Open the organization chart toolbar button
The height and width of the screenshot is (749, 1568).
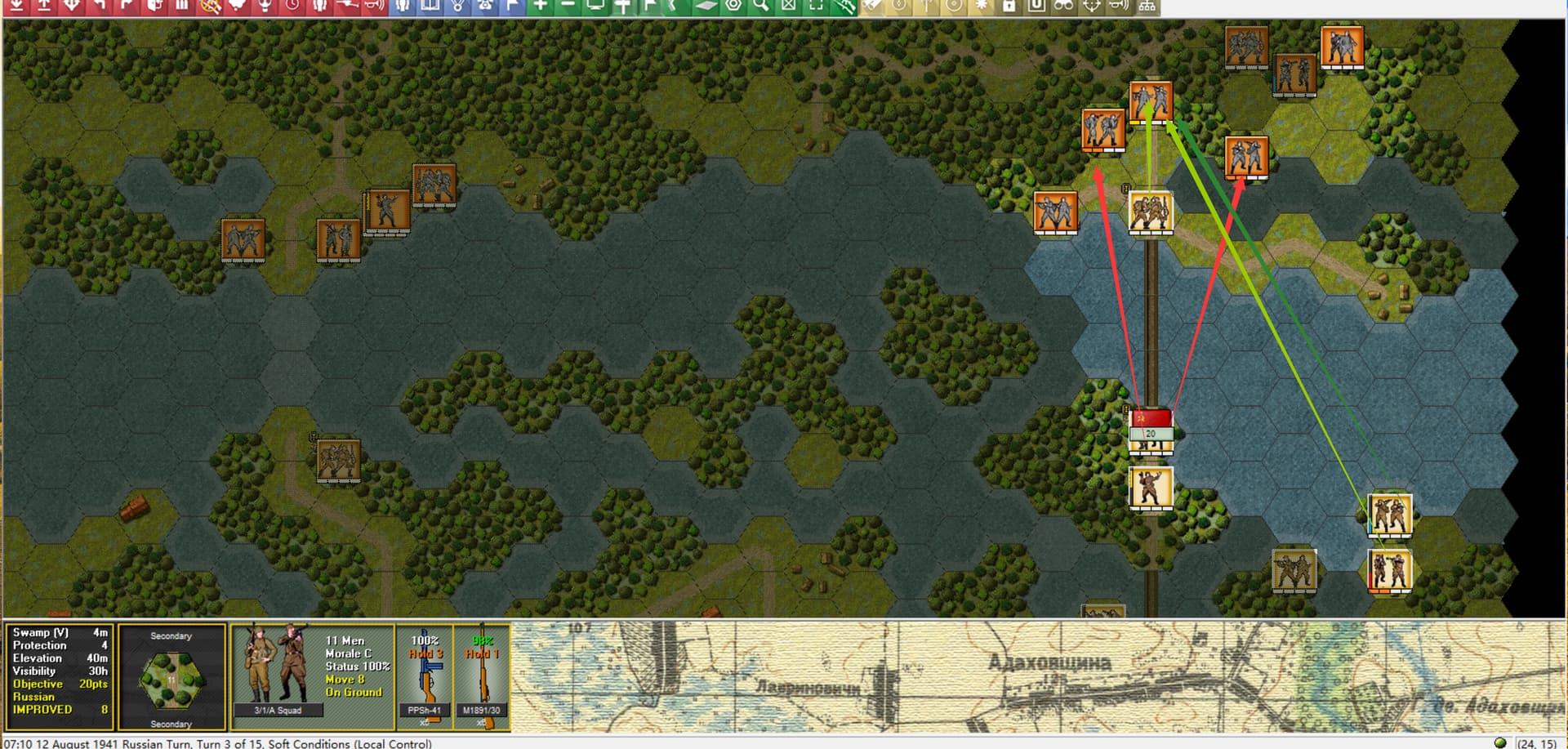click(x=1147, y=7)
